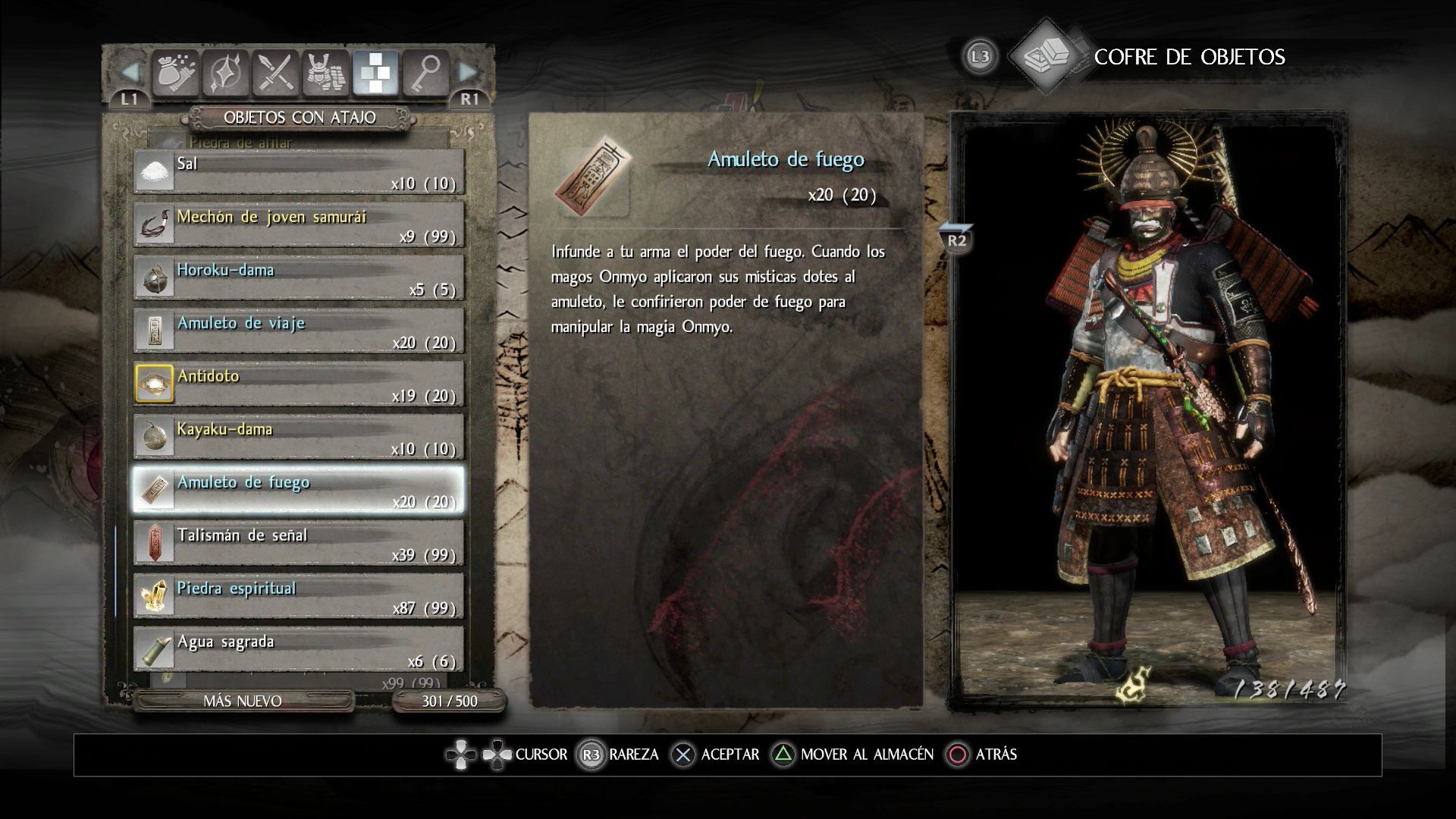Open the samurai armor tab
This screenshot has width=1456, height=819.
click(x=325, y=74)
